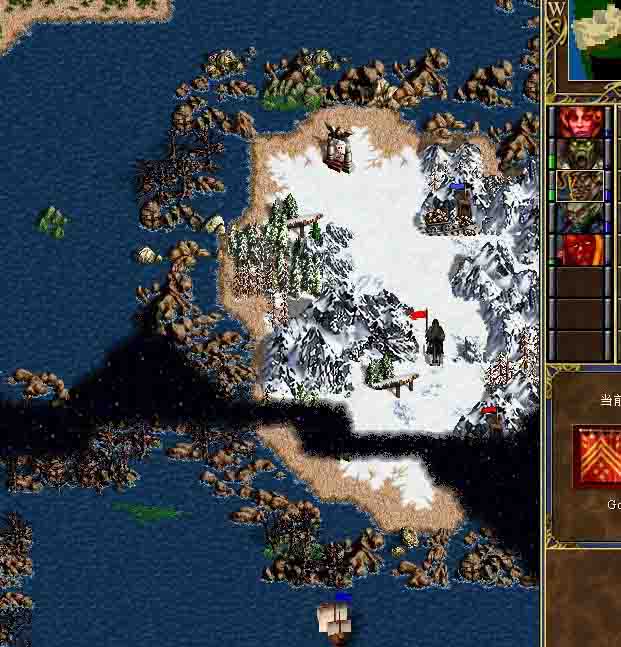Select the blue-green skinned hero portrait

tap(580, 218)
